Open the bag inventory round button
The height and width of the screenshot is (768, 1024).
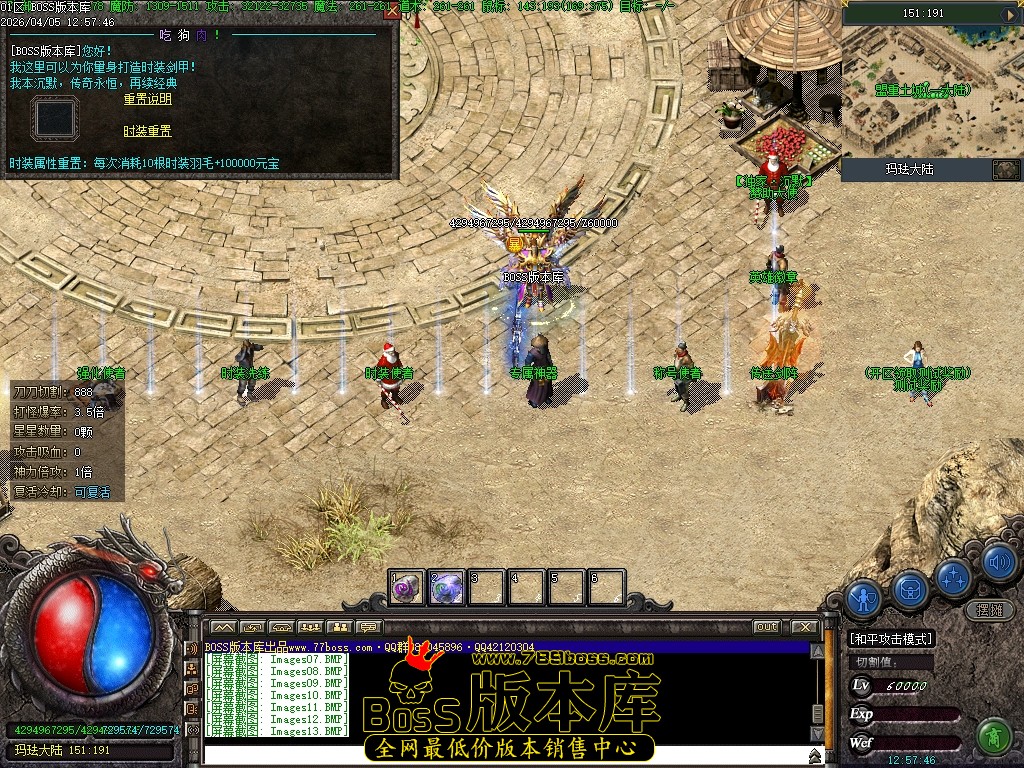910,588
